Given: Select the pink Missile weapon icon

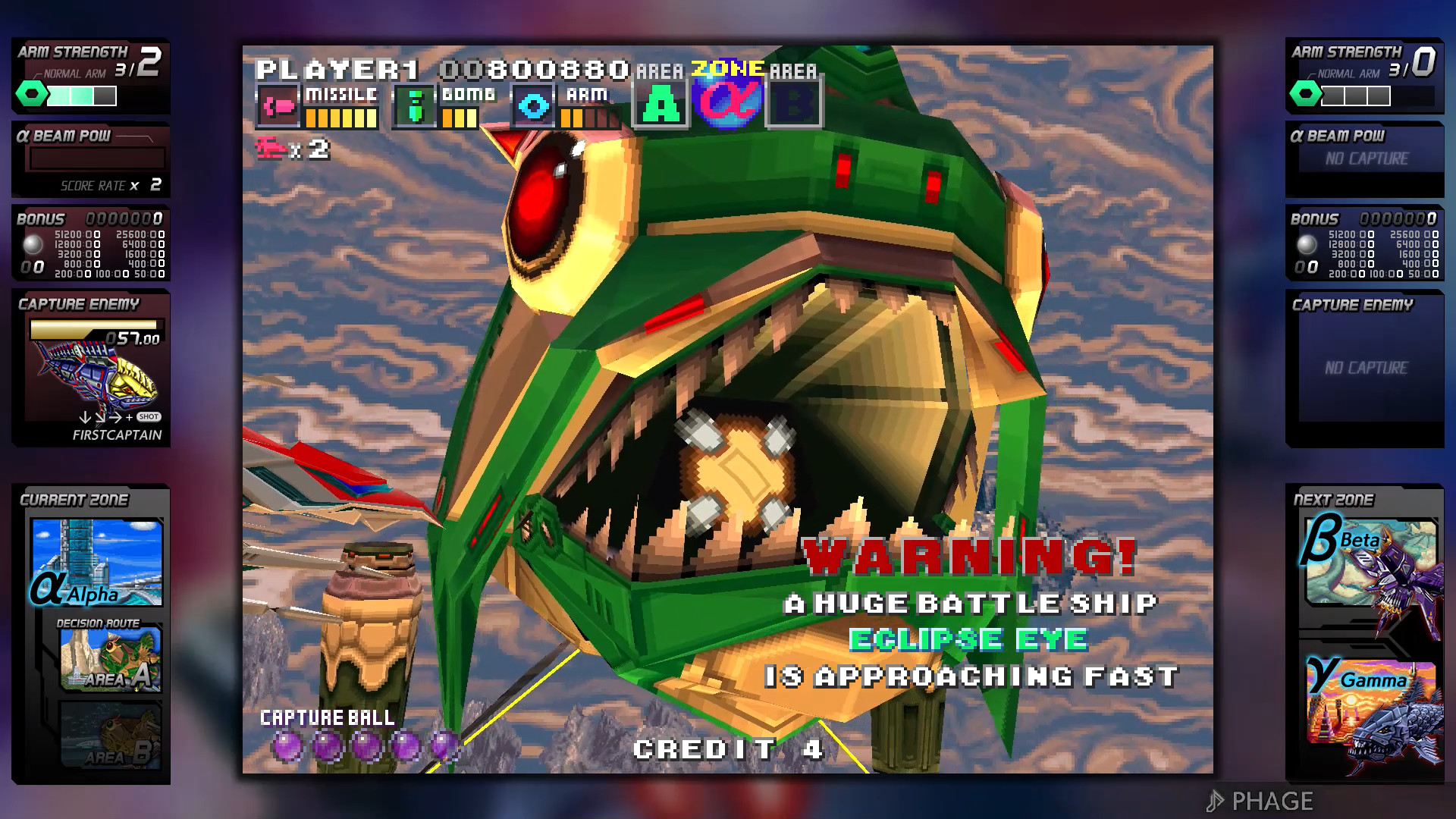Looking at the screenshot, I should pos(280,105).
